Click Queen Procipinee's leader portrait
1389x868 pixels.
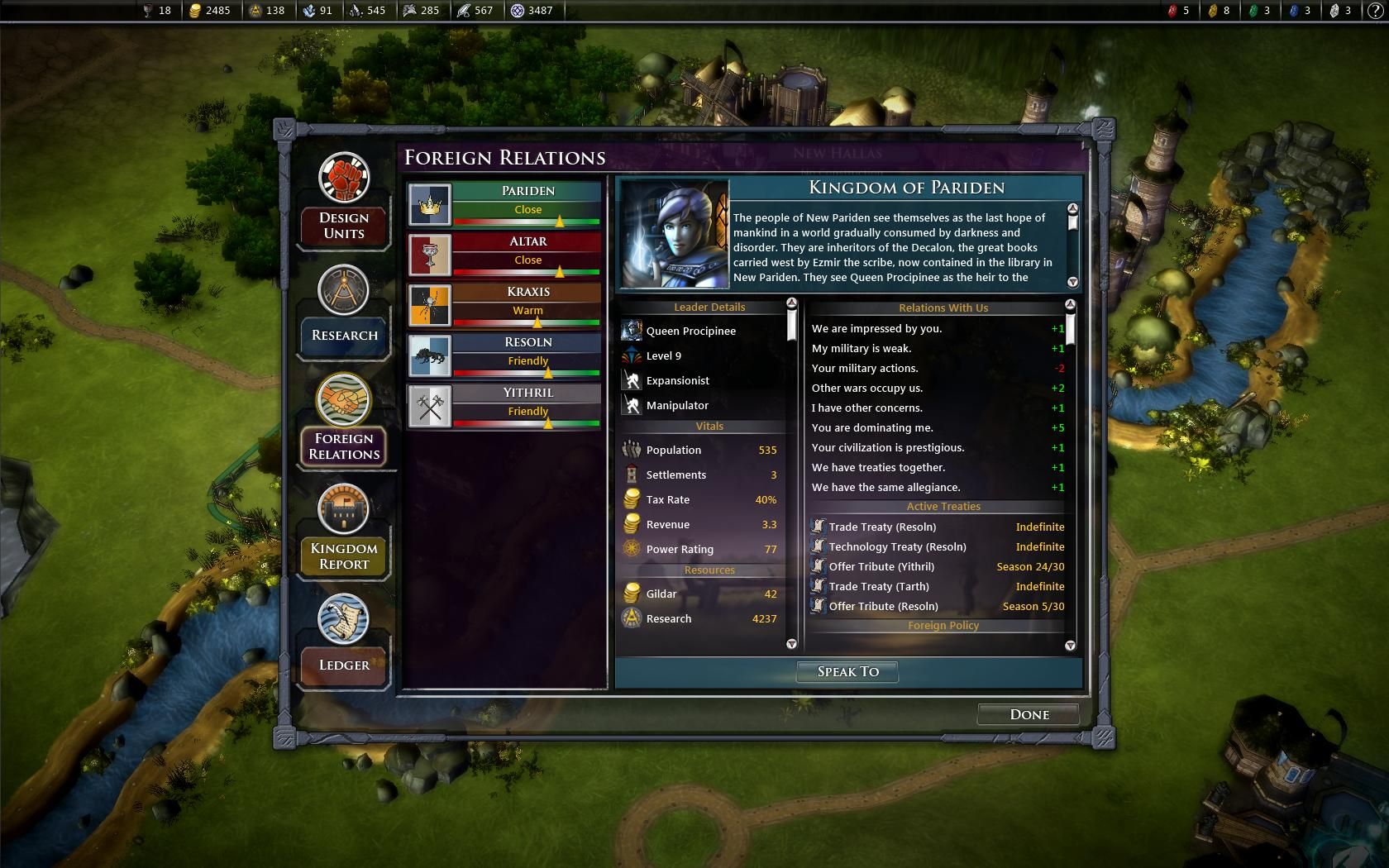675,234
